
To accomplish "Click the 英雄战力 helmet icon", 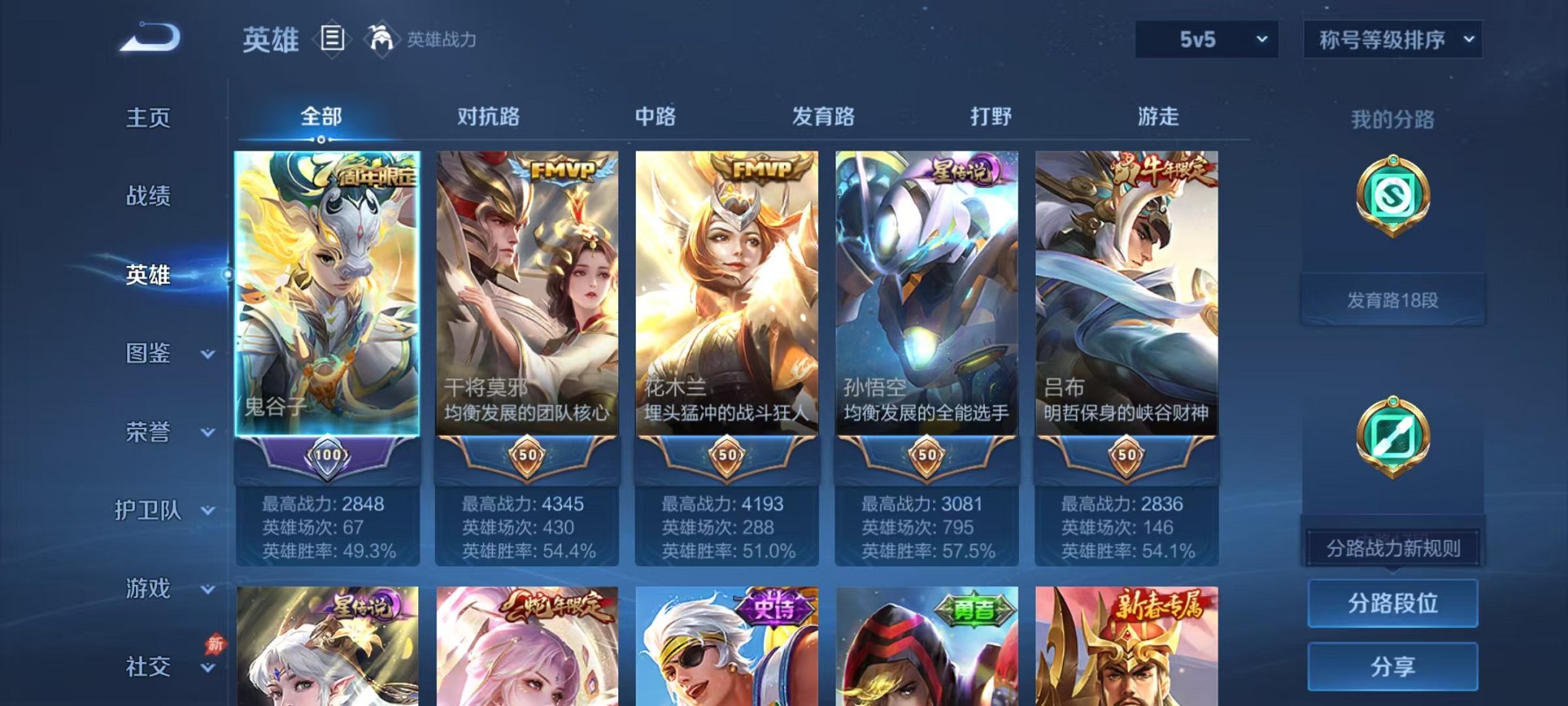I will tap(381, 38).
